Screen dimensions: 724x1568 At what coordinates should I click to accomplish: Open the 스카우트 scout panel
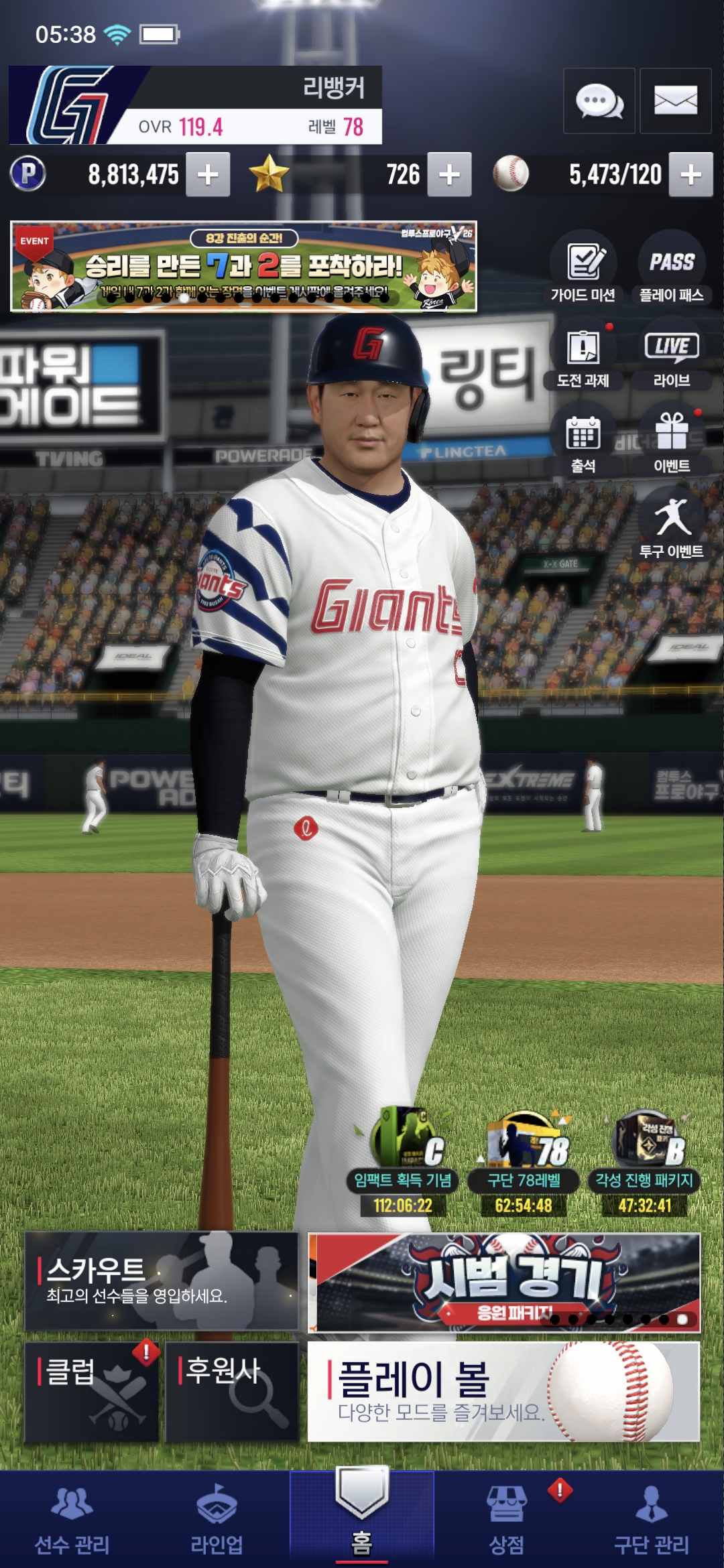point(162,1281)
